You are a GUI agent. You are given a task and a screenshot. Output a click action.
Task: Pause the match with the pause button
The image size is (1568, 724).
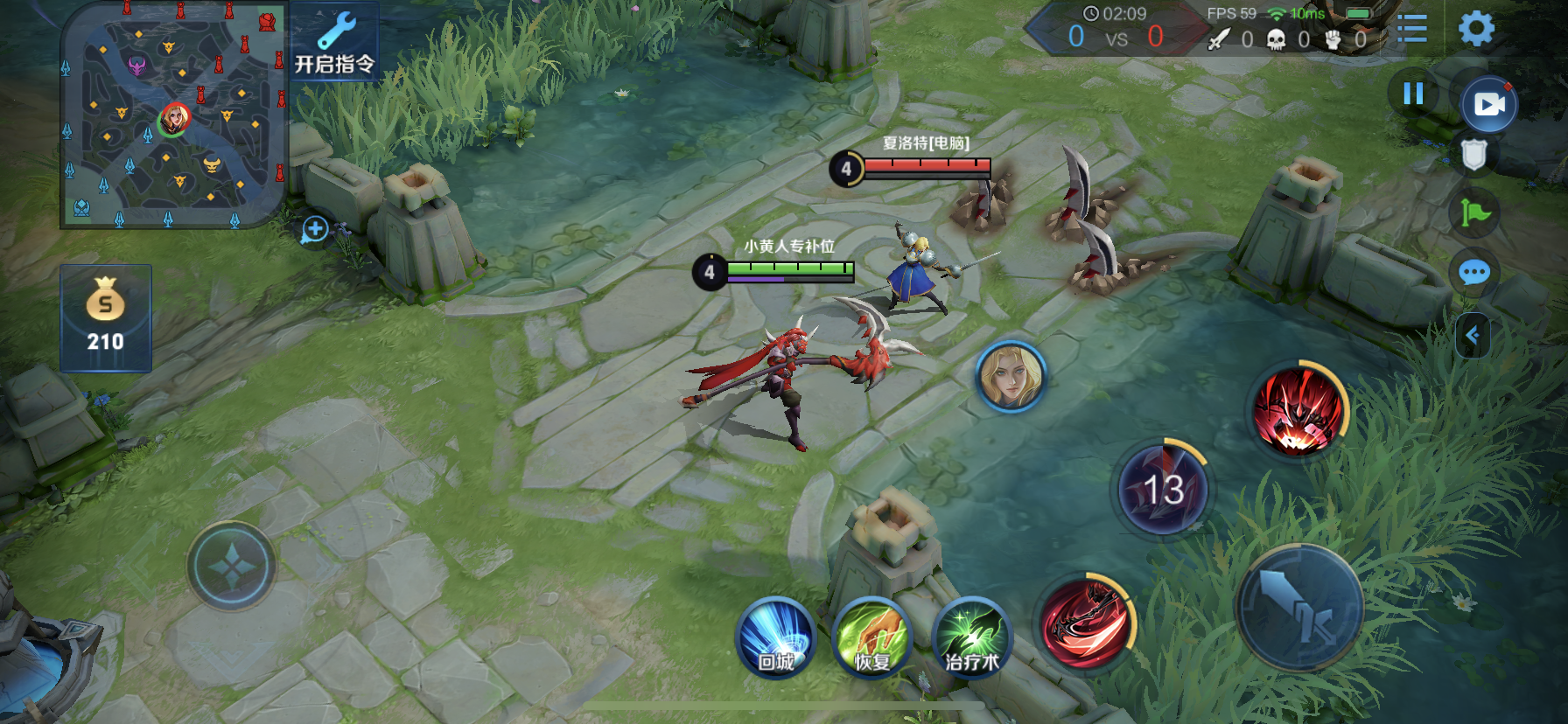[1413, 94]
